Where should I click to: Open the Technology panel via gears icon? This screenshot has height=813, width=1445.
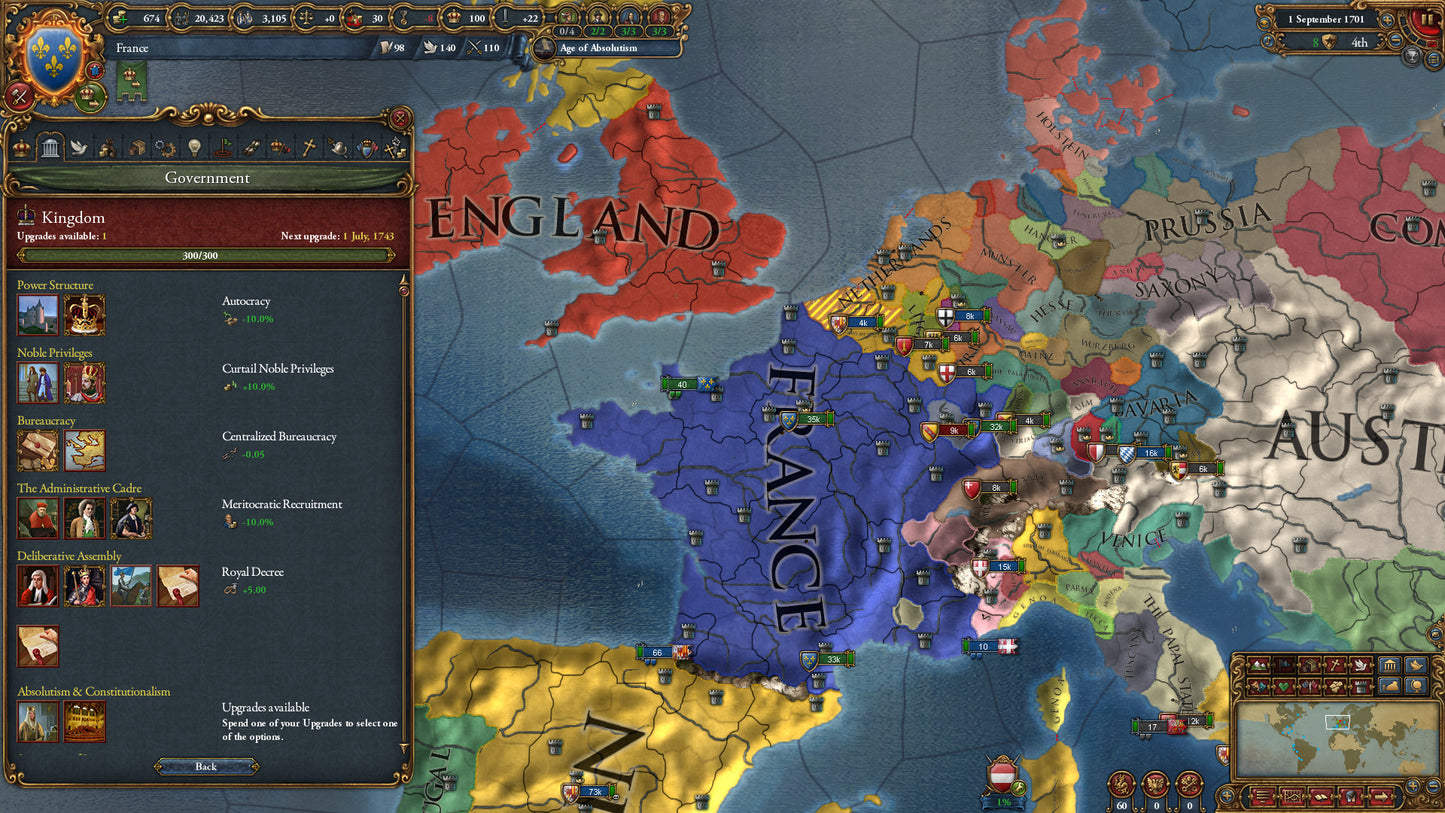point(166,147)
